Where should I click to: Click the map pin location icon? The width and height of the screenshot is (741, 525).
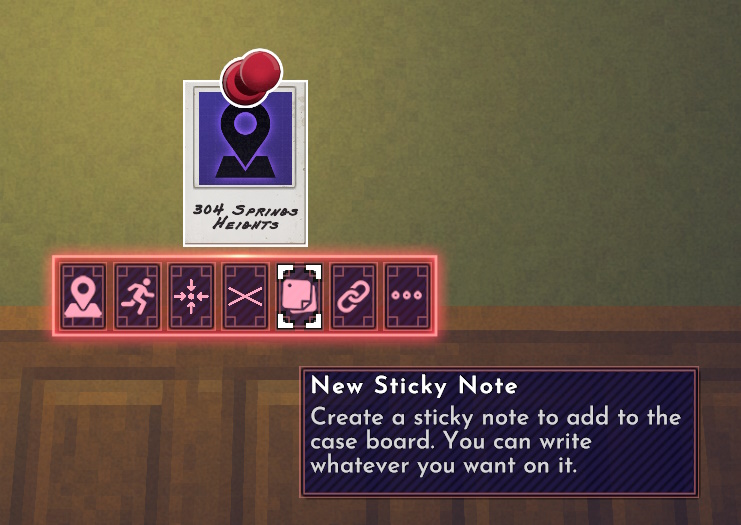83,296
